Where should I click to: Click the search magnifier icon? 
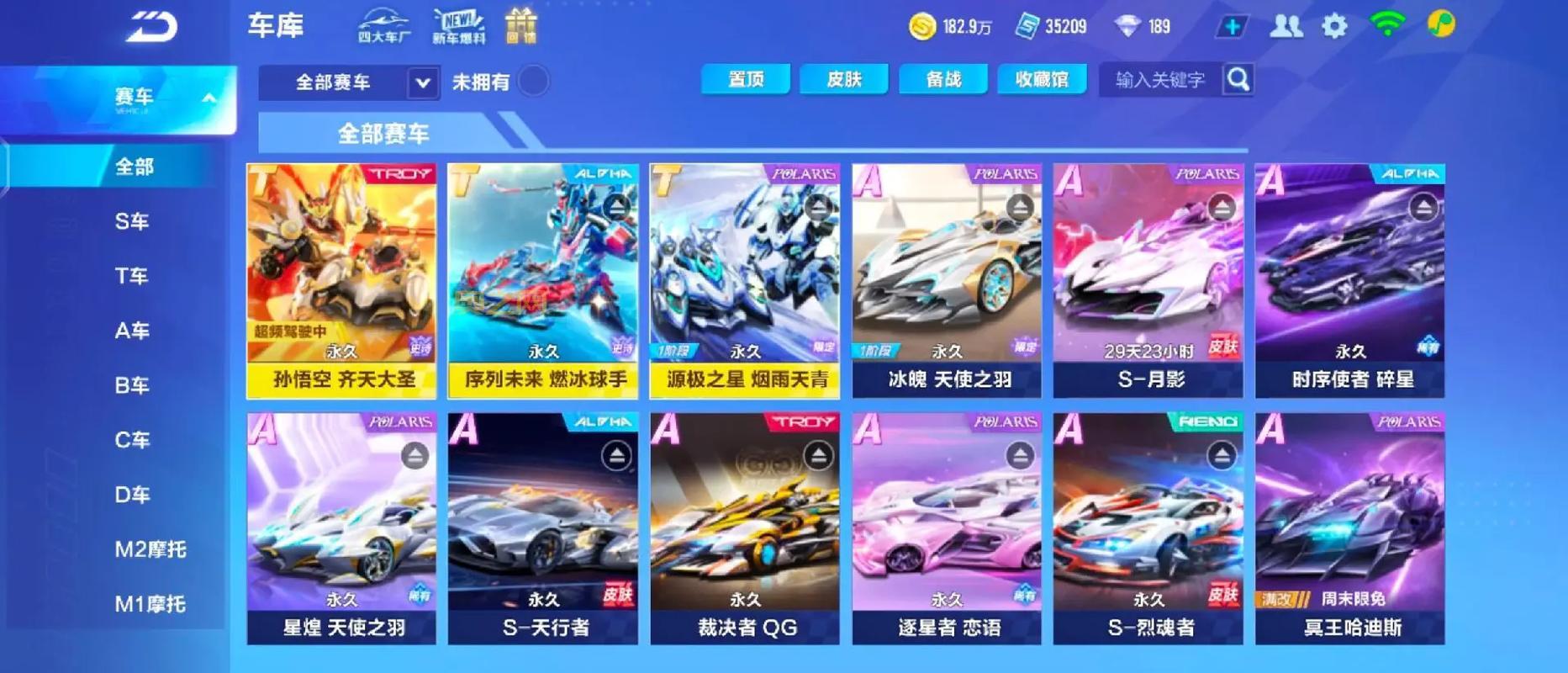point(1236,80)
